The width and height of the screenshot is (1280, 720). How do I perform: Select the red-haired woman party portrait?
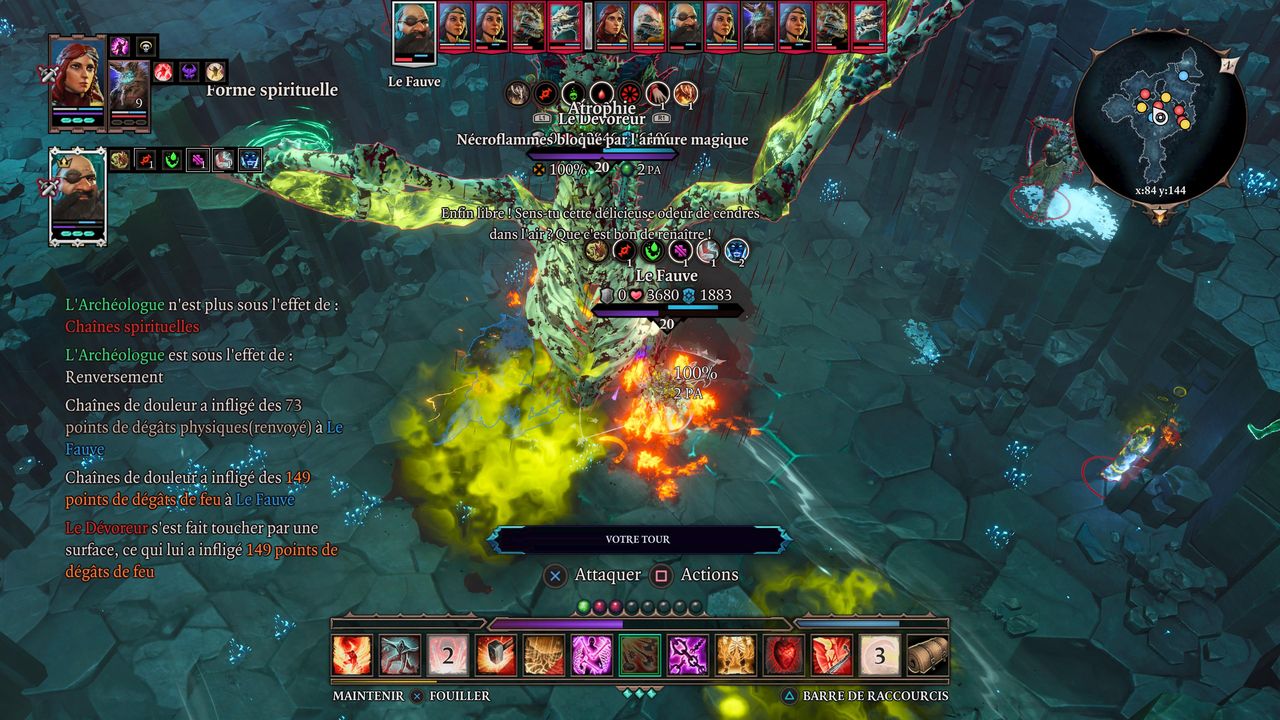[x=77, y=82]
